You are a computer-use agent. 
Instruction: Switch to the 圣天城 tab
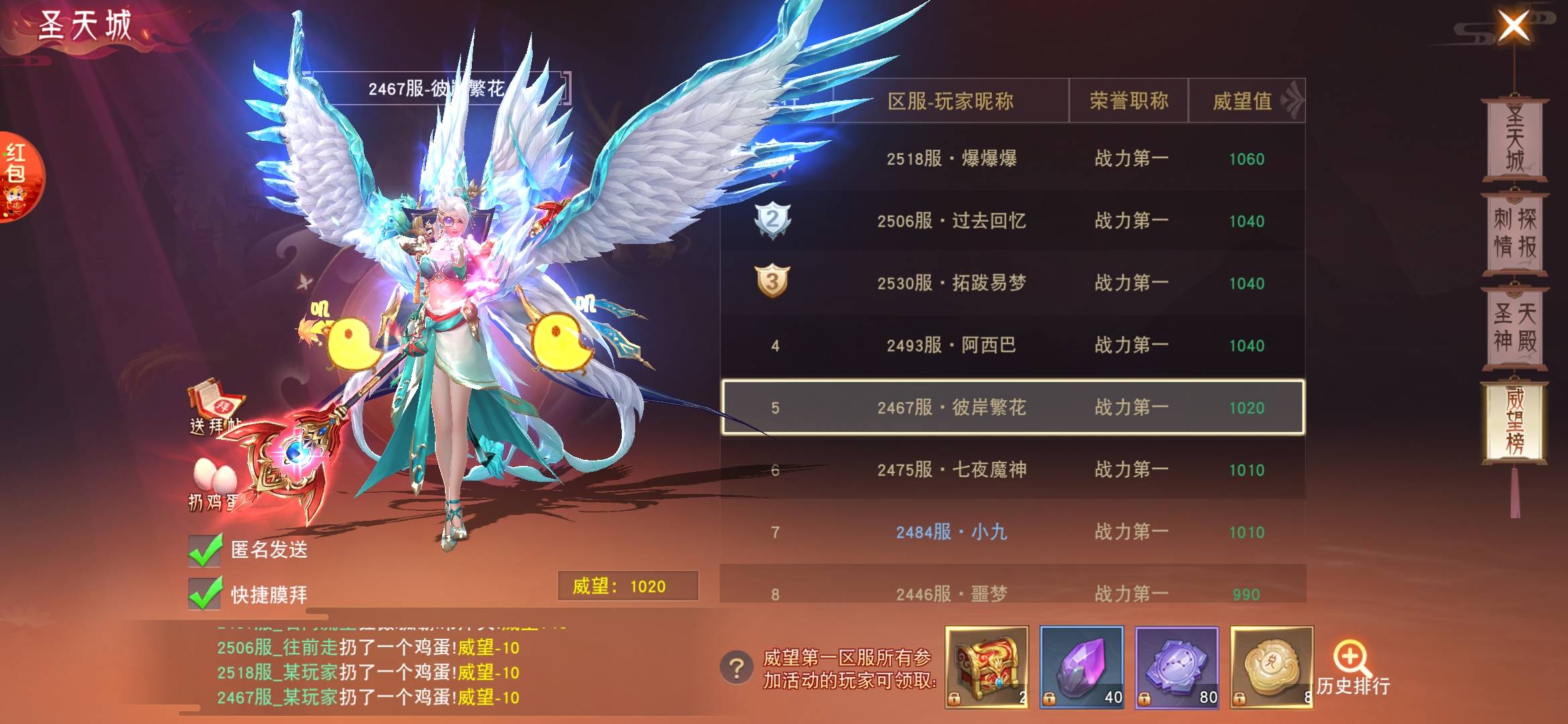(1514, 139)
